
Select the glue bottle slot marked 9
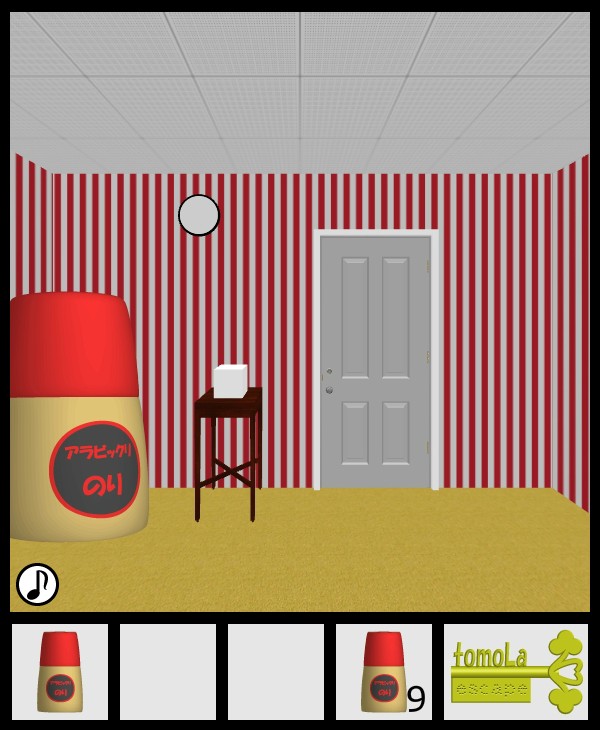click(384, 672)
